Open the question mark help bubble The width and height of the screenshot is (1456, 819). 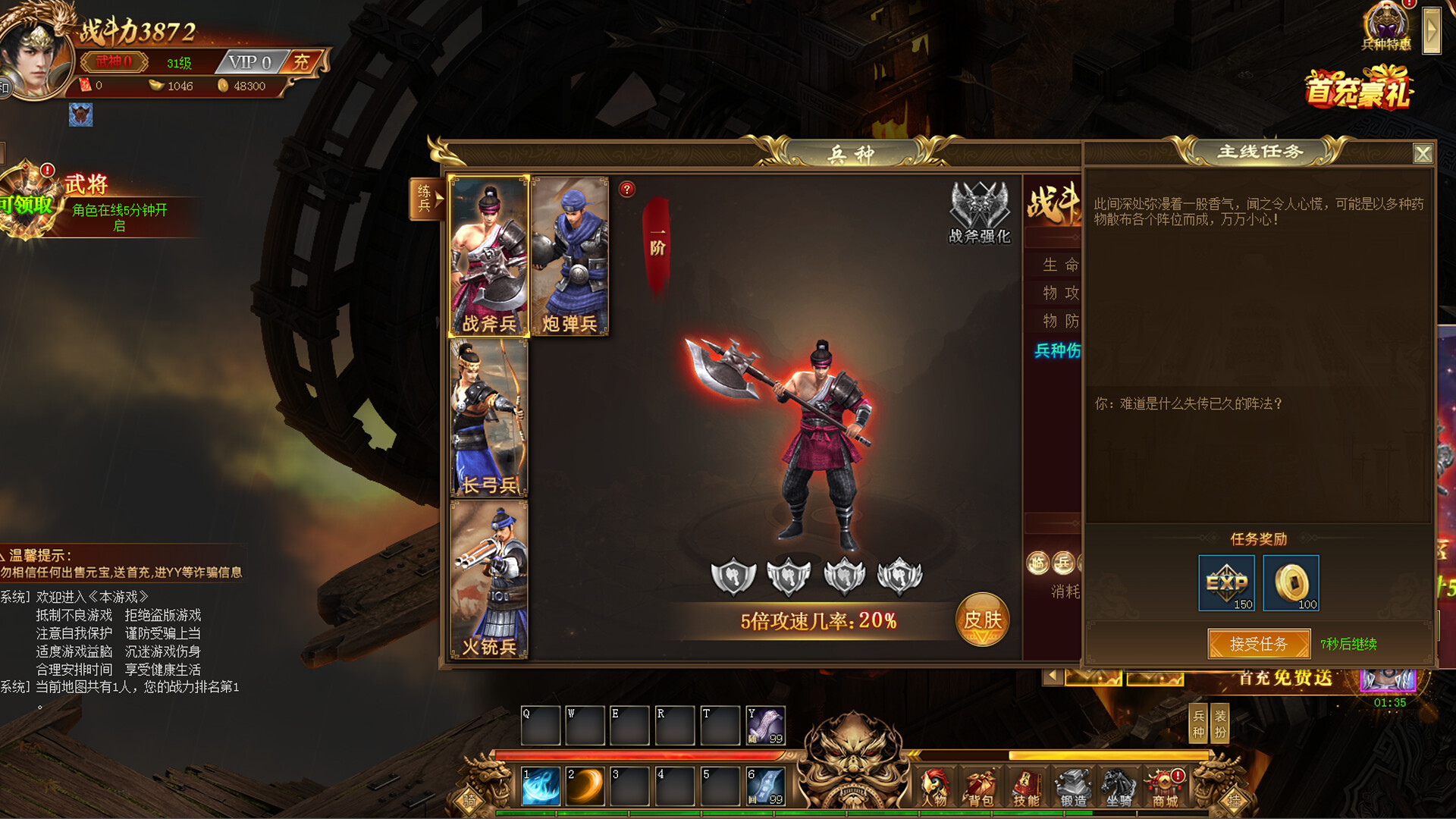(x=626, y=189)
